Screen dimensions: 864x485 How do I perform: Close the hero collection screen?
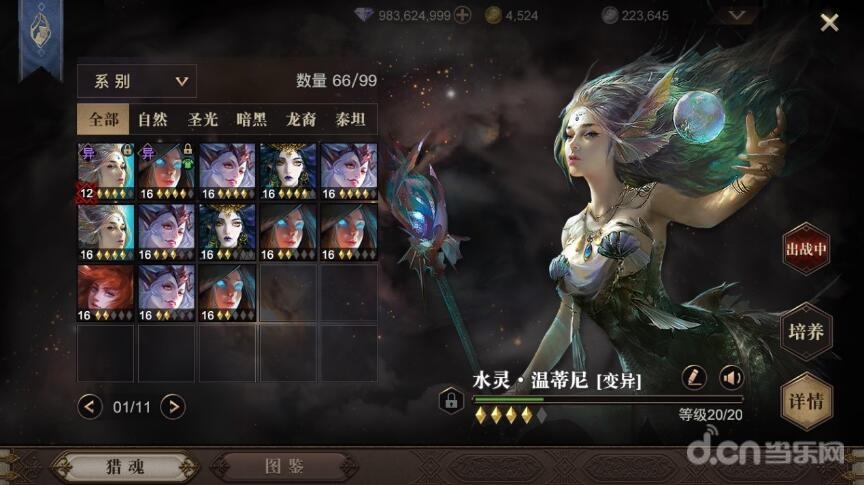pyautogui.click(x=829, y=22)
